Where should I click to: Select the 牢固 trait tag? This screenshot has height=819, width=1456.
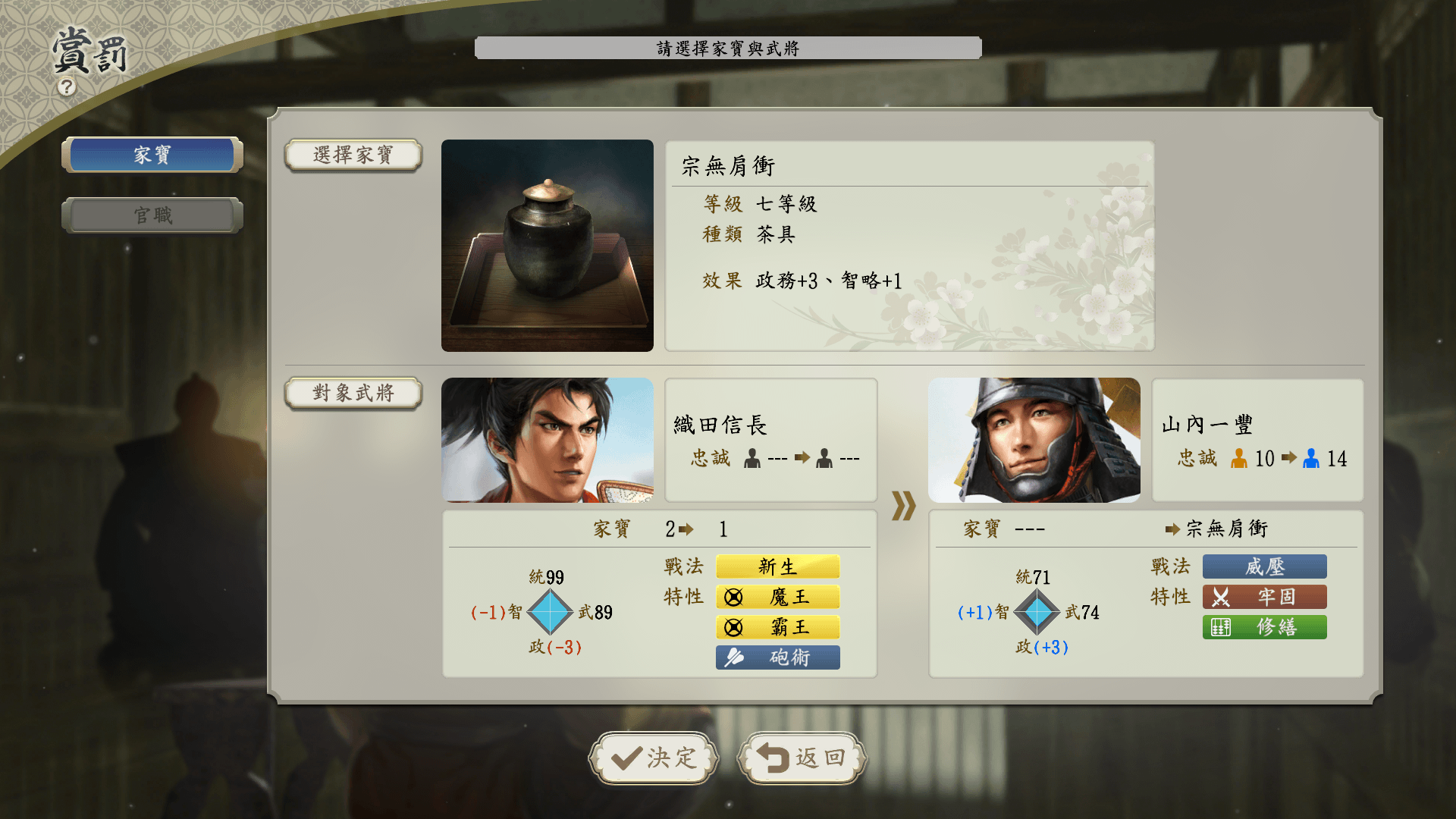[1264, 597]
